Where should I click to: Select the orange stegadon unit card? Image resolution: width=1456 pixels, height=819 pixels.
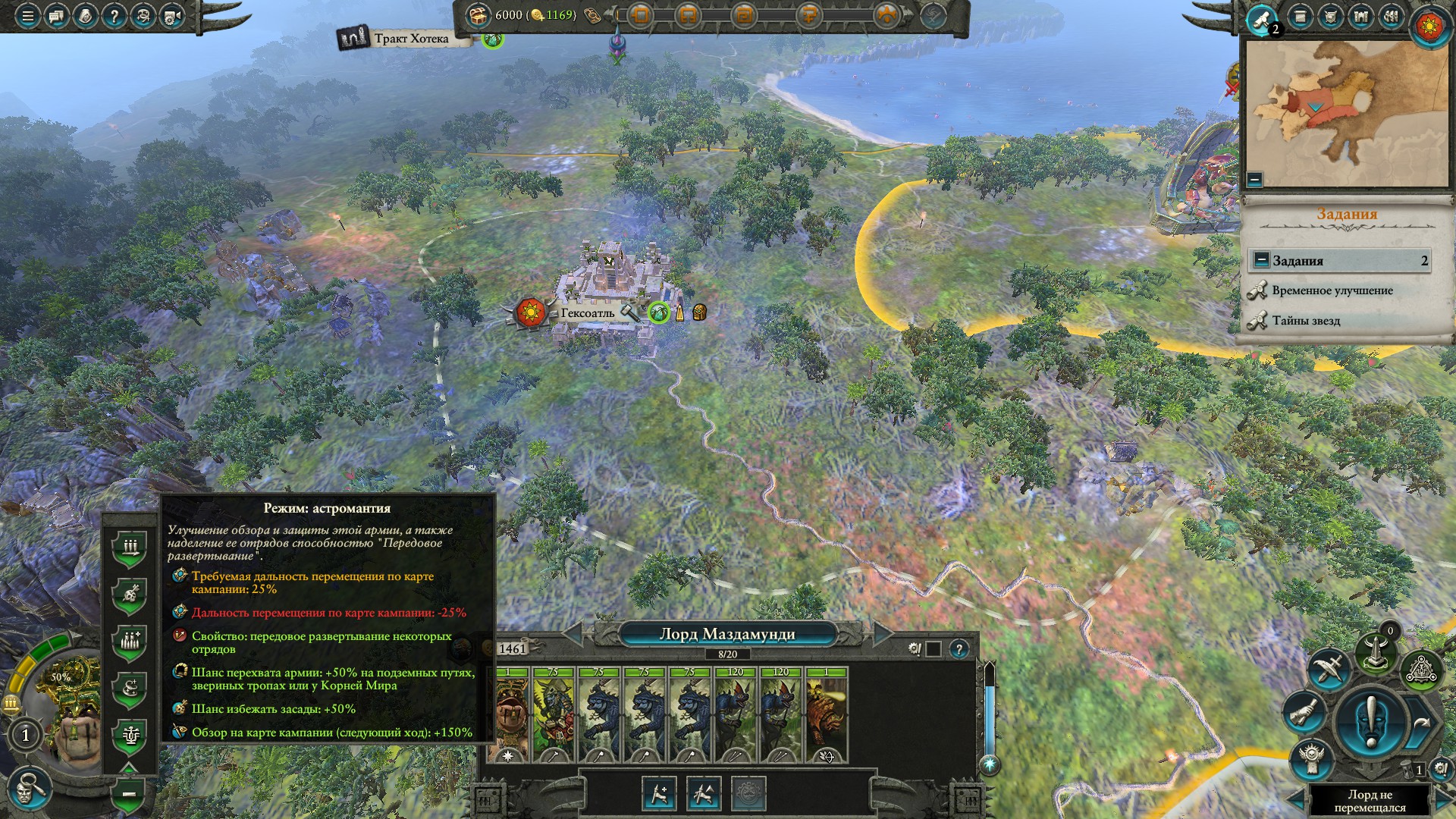827,714
